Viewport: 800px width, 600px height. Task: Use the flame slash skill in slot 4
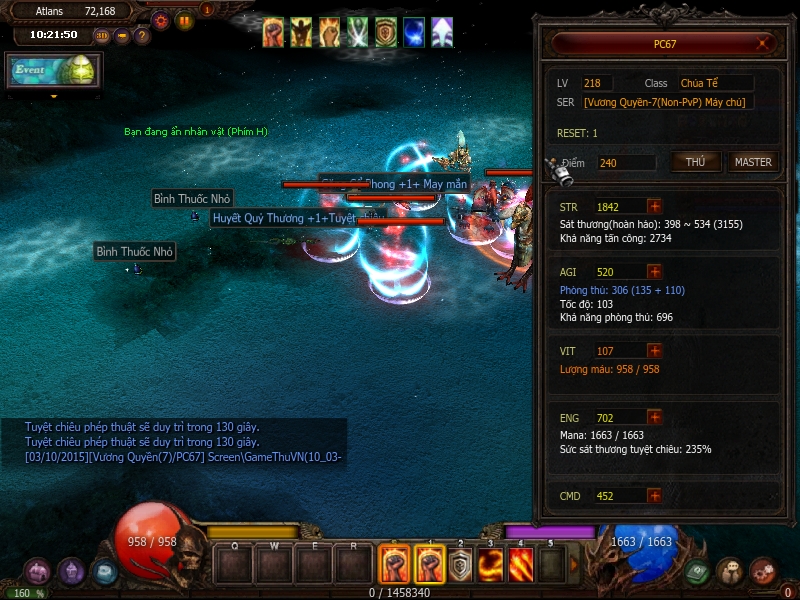click(x=521, y=566)
